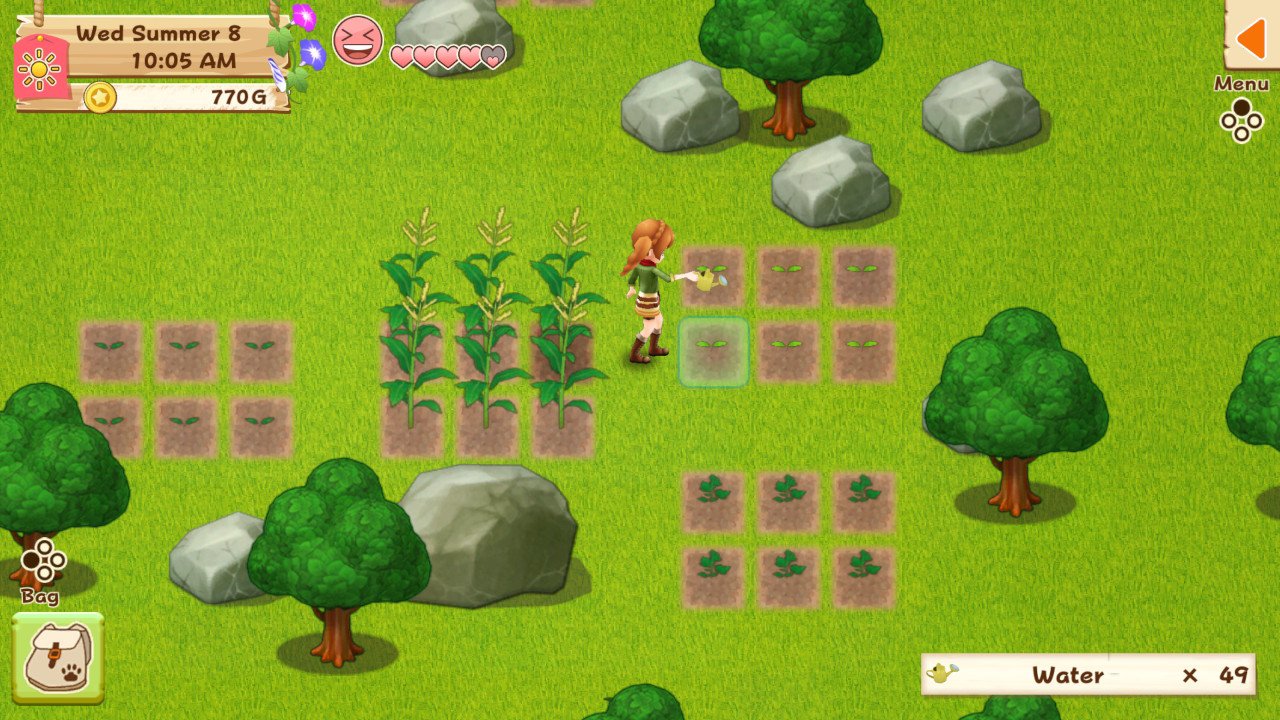Click the Bag four-dot button pad icon
1280x720 pixels.
(x=44, y=562)
